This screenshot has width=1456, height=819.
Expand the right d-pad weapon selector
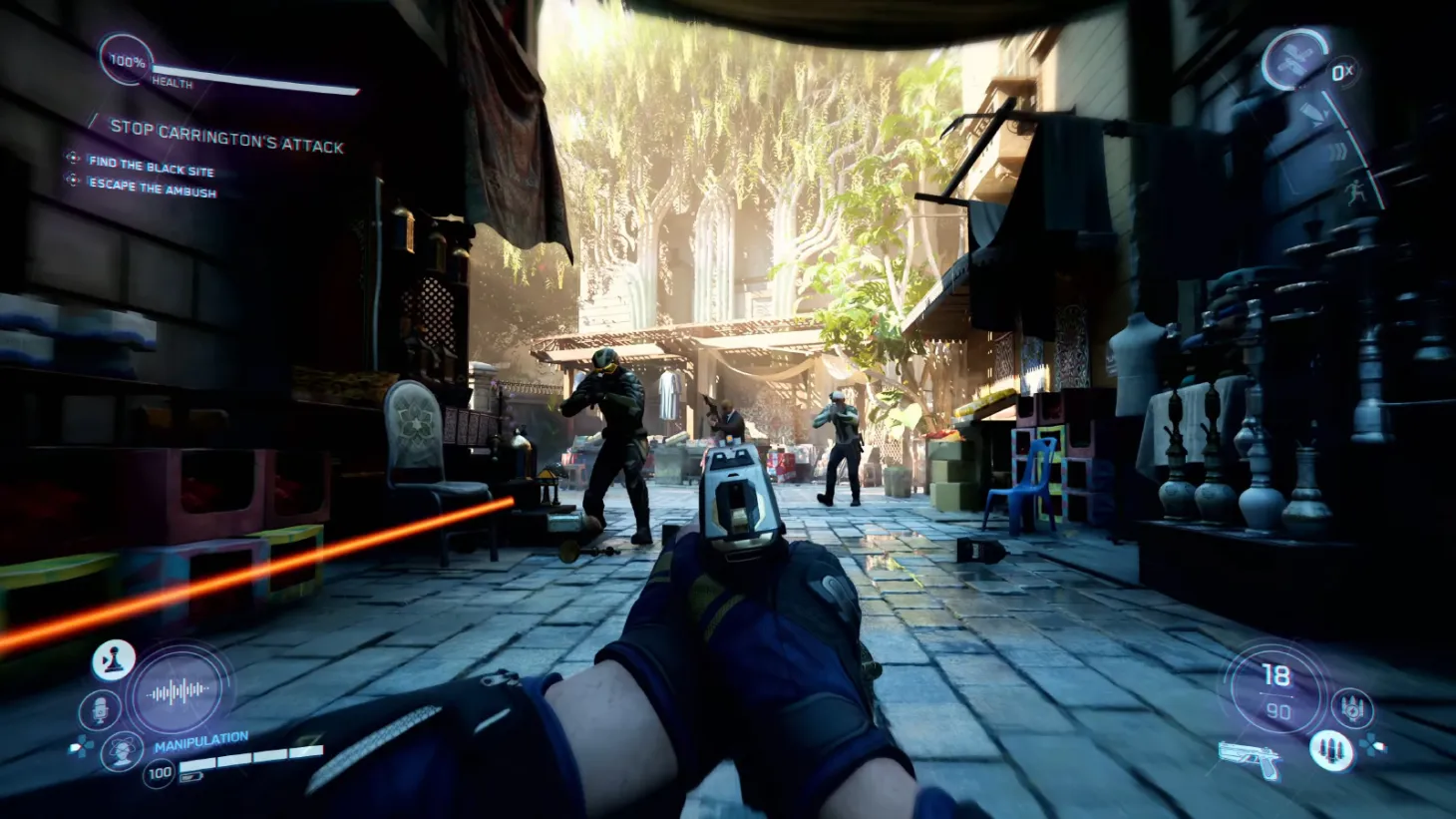[x=1371, y=745]
